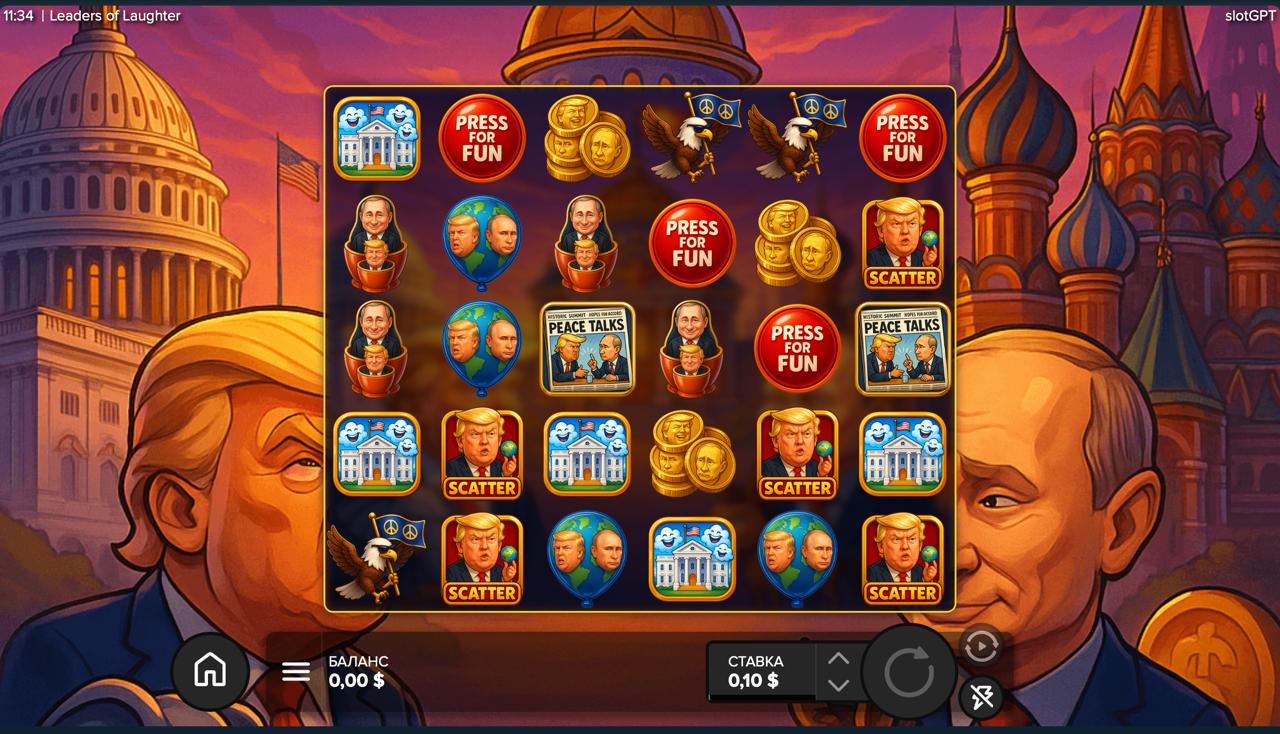Increase the bet with the up arrow
This screenshot has width=1280, height=734.
pos(838,659)
